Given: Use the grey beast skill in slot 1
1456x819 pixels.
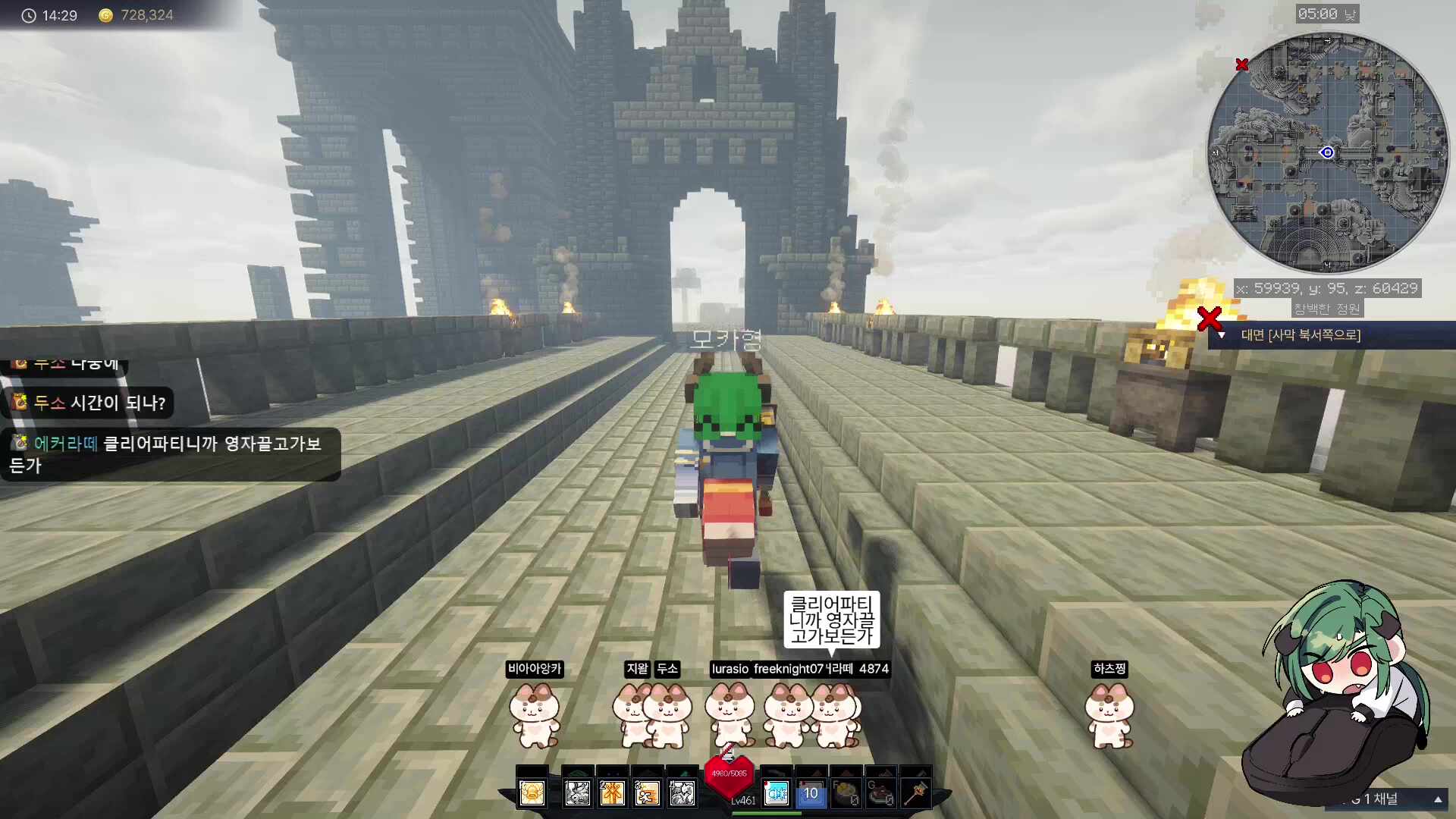Looking at the screenshot, I should click(578, 793).
